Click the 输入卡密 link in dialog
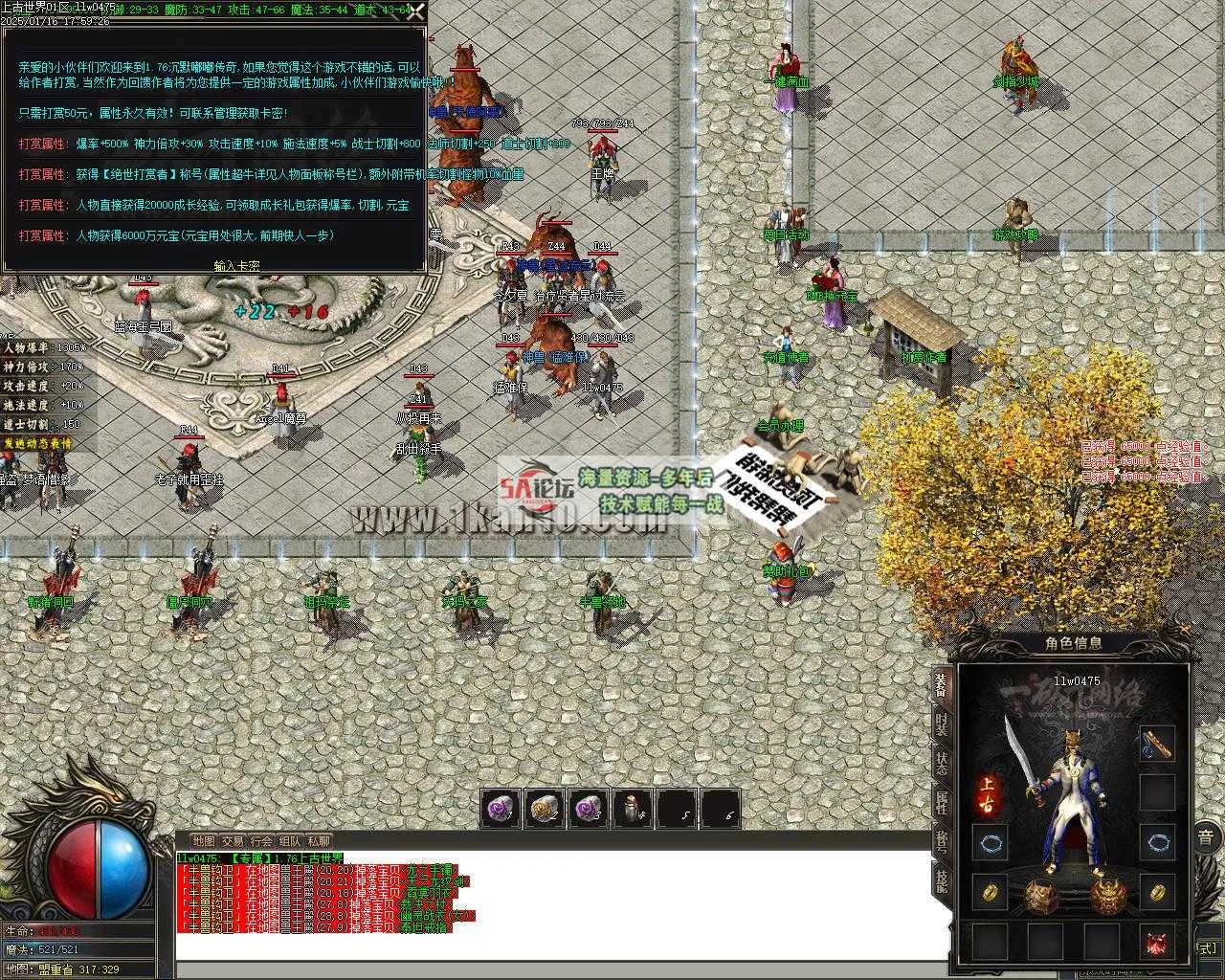This screenshot has height=980, width=1225. coord(236,266)
